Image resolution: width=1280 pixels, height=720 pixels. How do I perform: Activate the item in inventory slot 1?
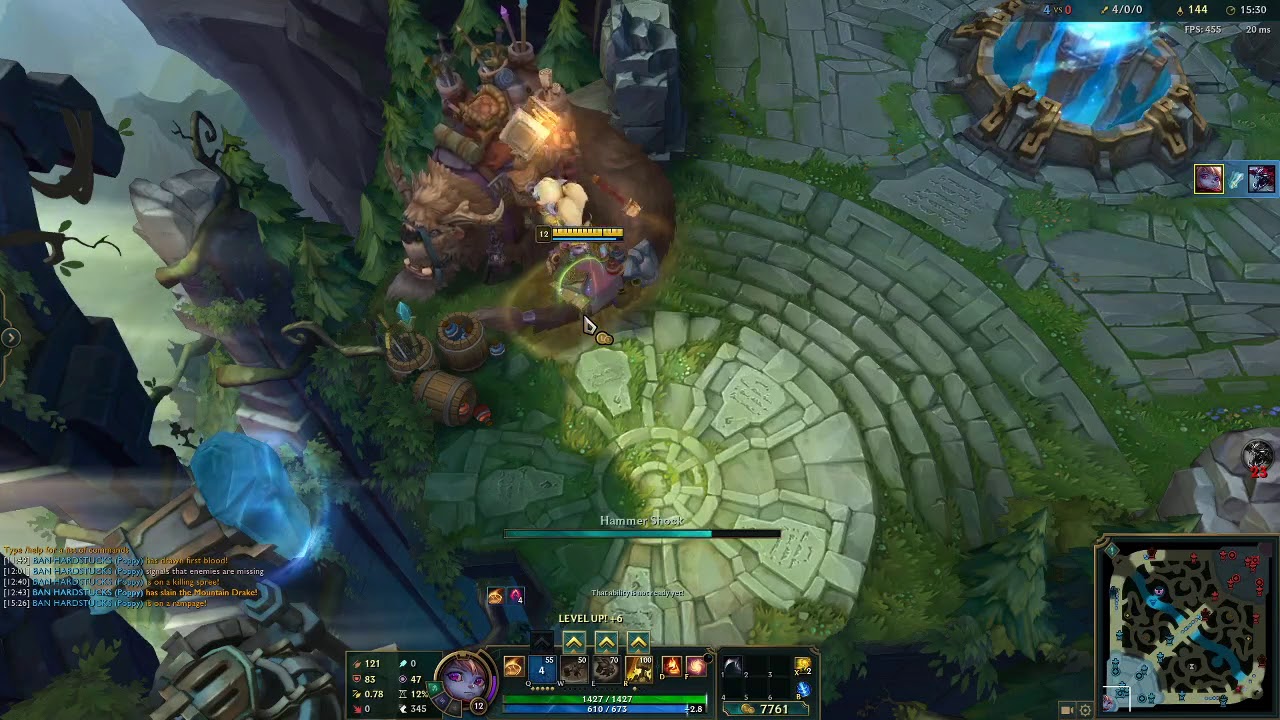734,665
